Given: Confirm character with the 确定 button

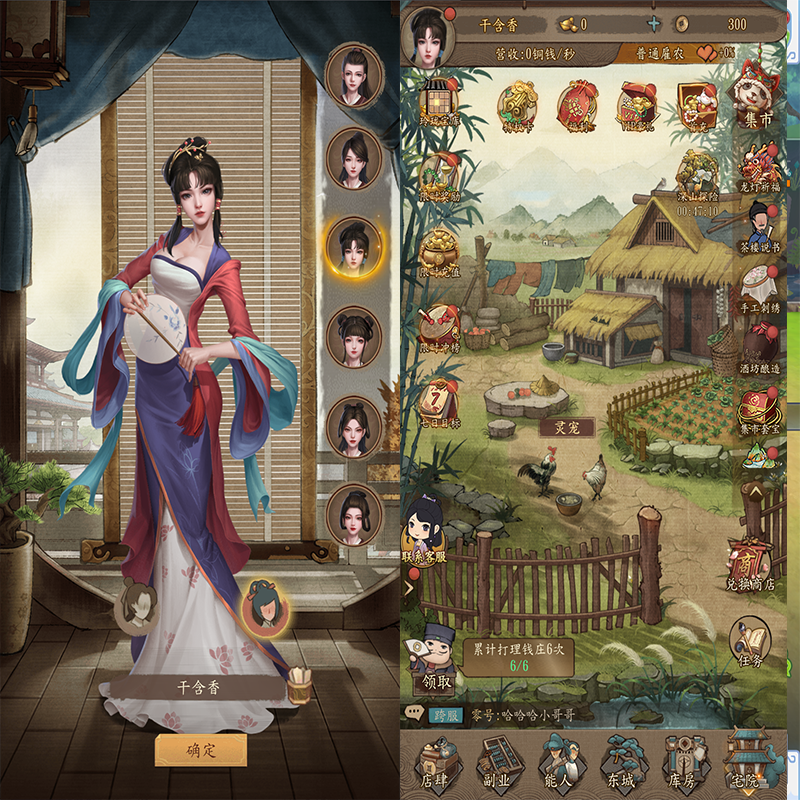Looking at the screenshot, I should [x=201, y=749].
